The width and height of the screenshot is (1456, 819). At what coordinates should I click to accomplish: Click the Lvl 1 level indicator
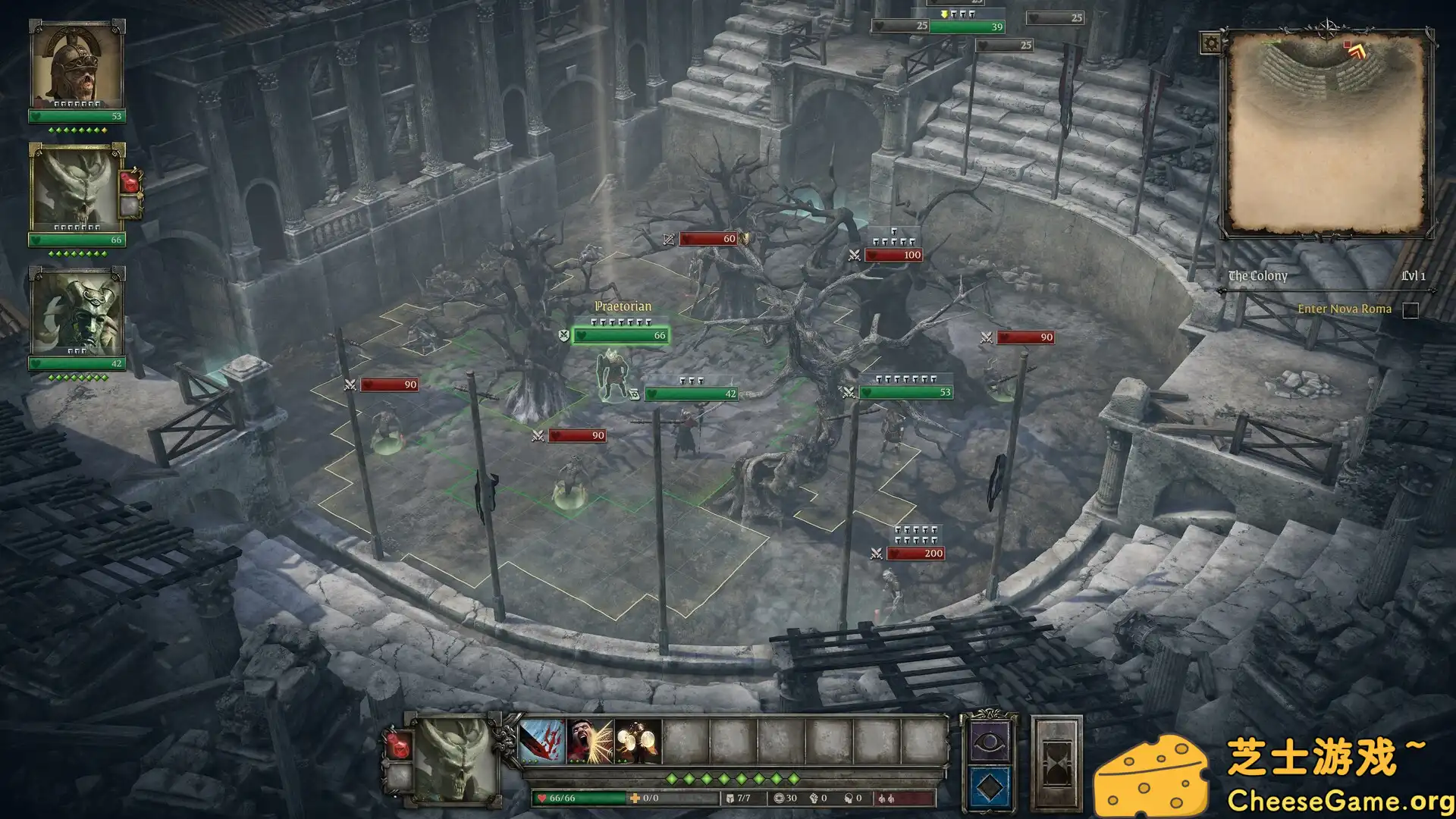[x=1414, y=276]
